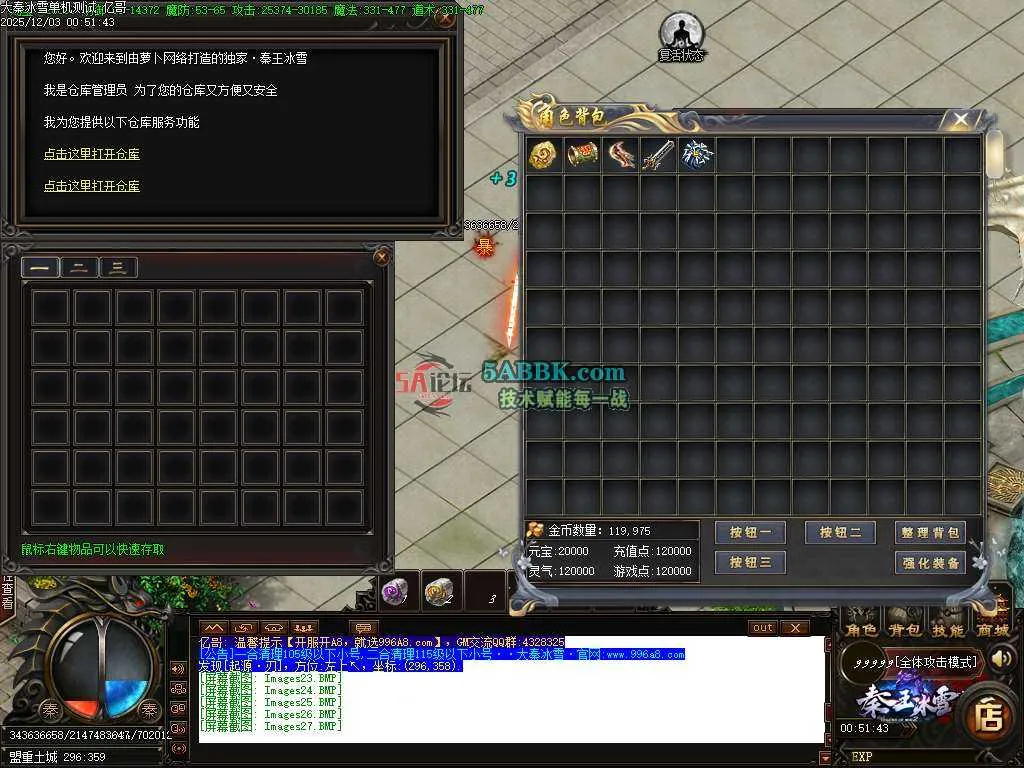Click the 按钮三 button

click(x=750, y=563)
